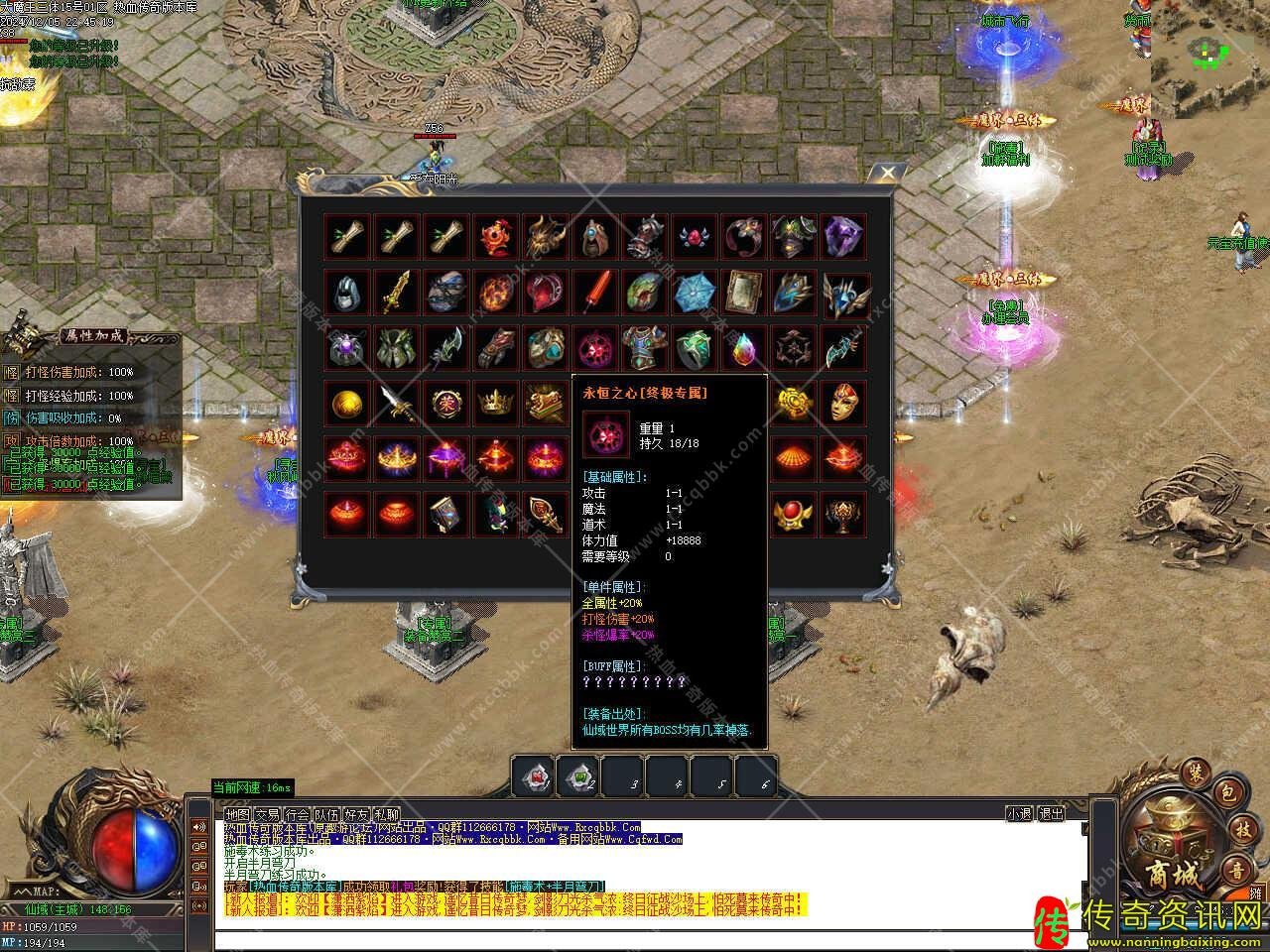The image size is (1270, 952).
Task: Choose the red-gold mask item
Action: point(844,403)
